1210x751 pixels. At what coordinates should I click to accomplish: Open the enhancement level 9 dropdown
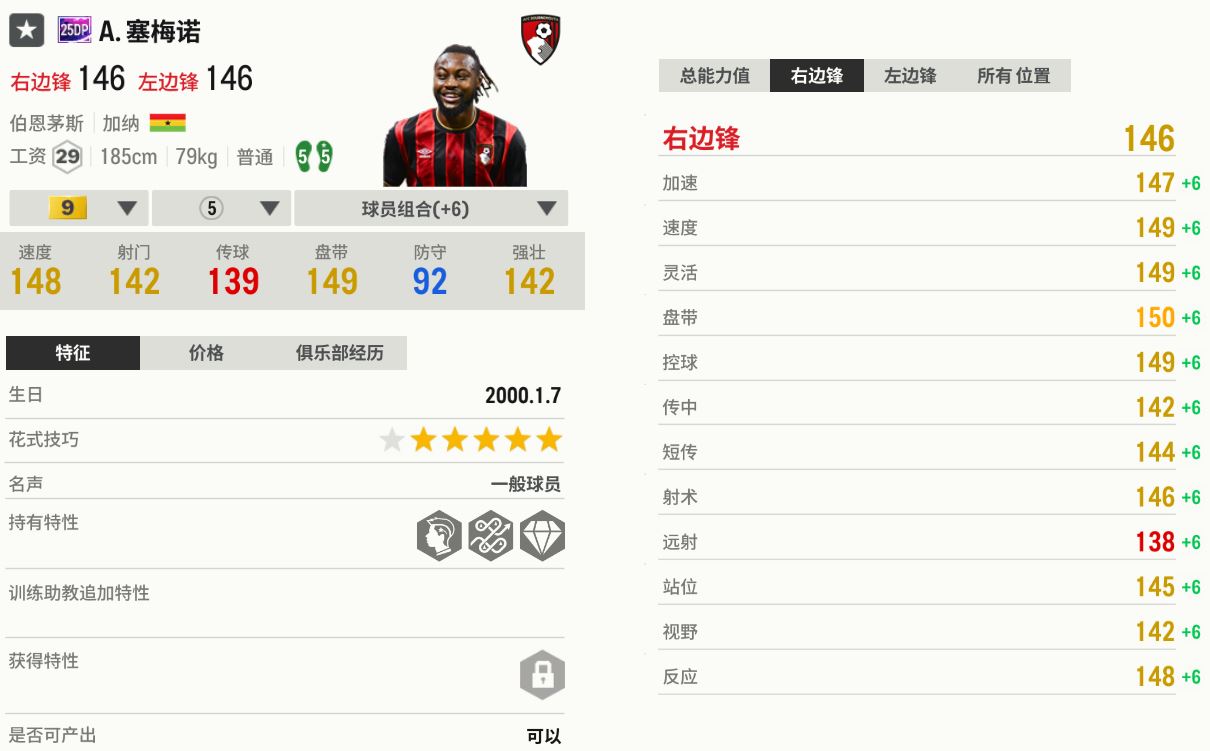[x=79, y=208]
